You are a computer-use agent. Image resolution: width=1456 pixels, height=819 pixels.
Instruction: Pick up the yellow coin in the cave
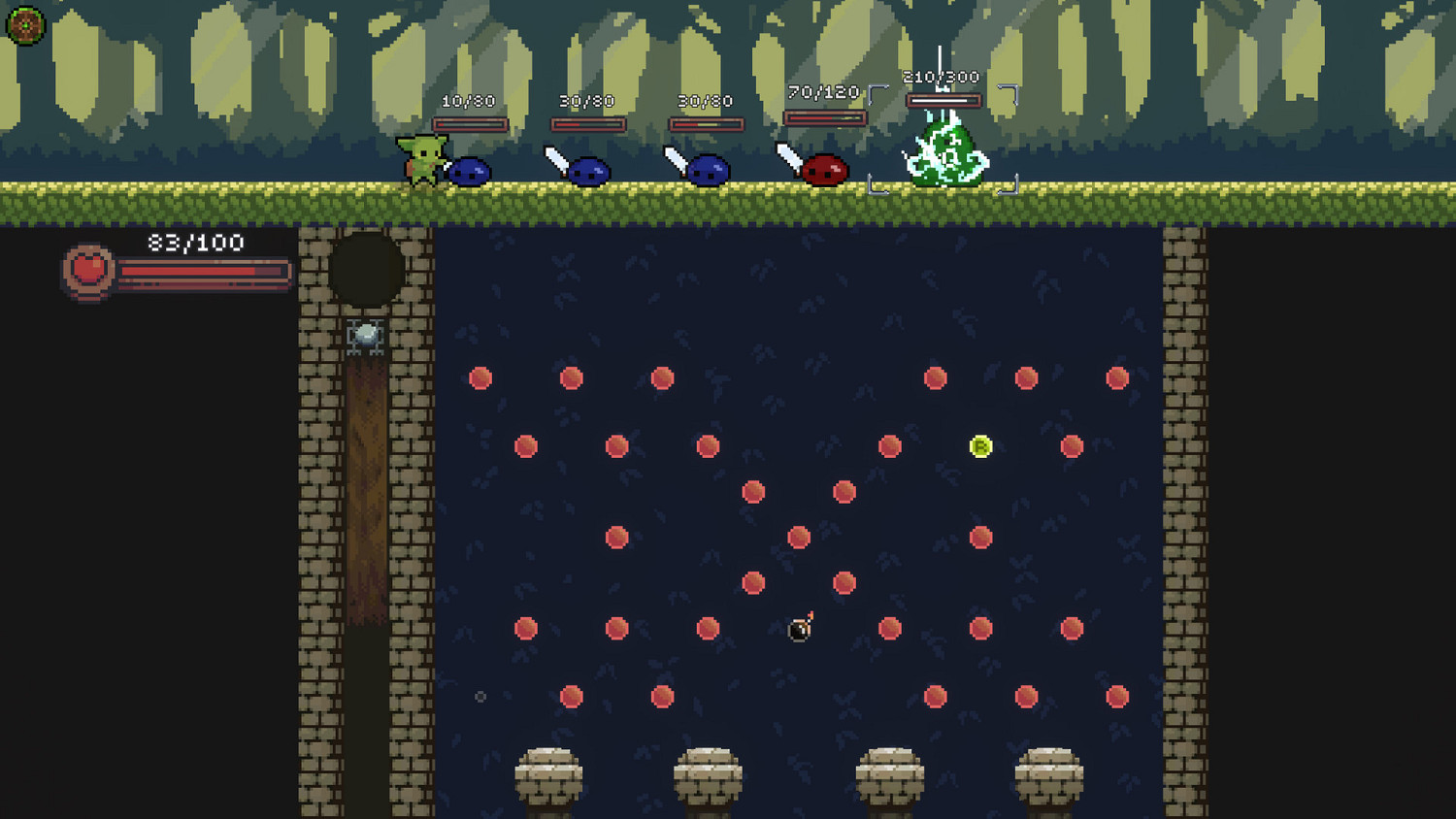[980, 445]
